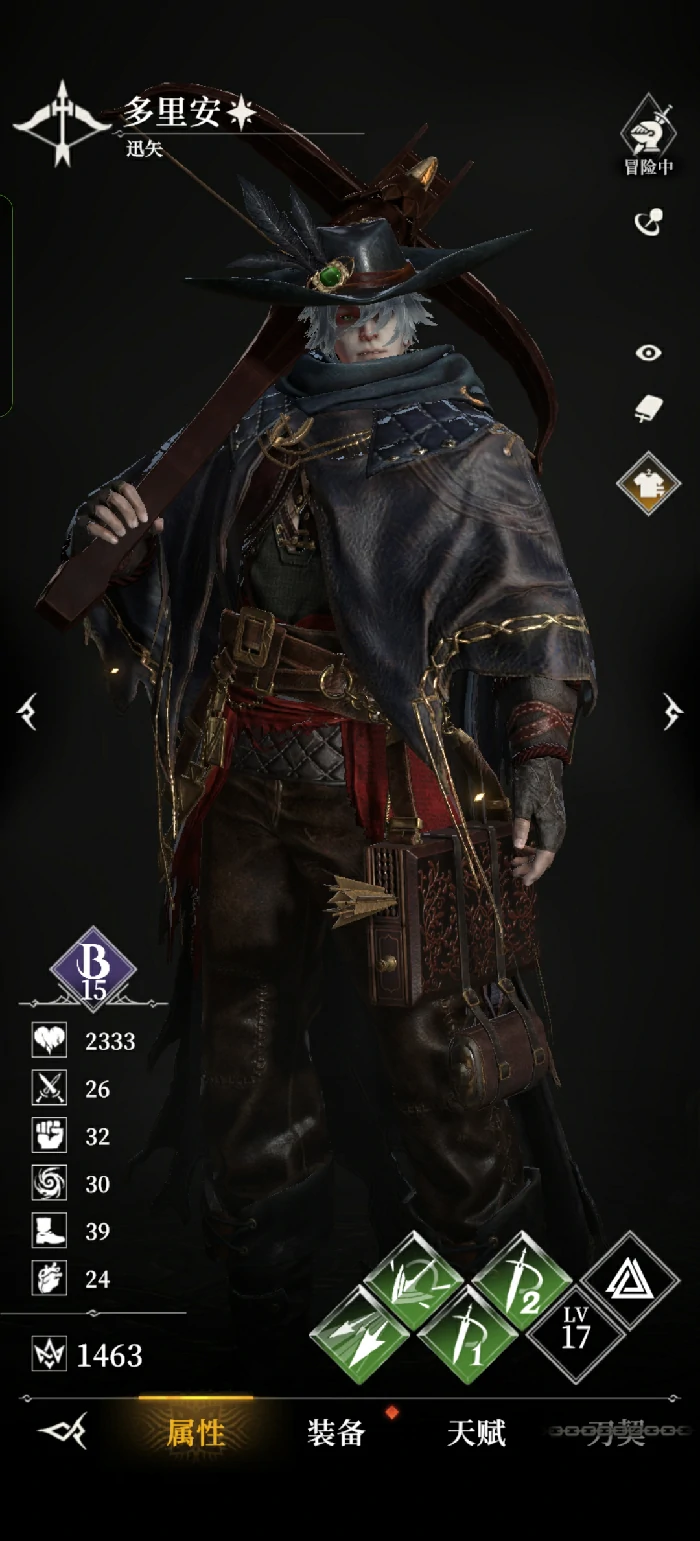The image size is (700, 1541).
Task: Open the 冒险中 adventuring status icon
Action: [648, 134]
